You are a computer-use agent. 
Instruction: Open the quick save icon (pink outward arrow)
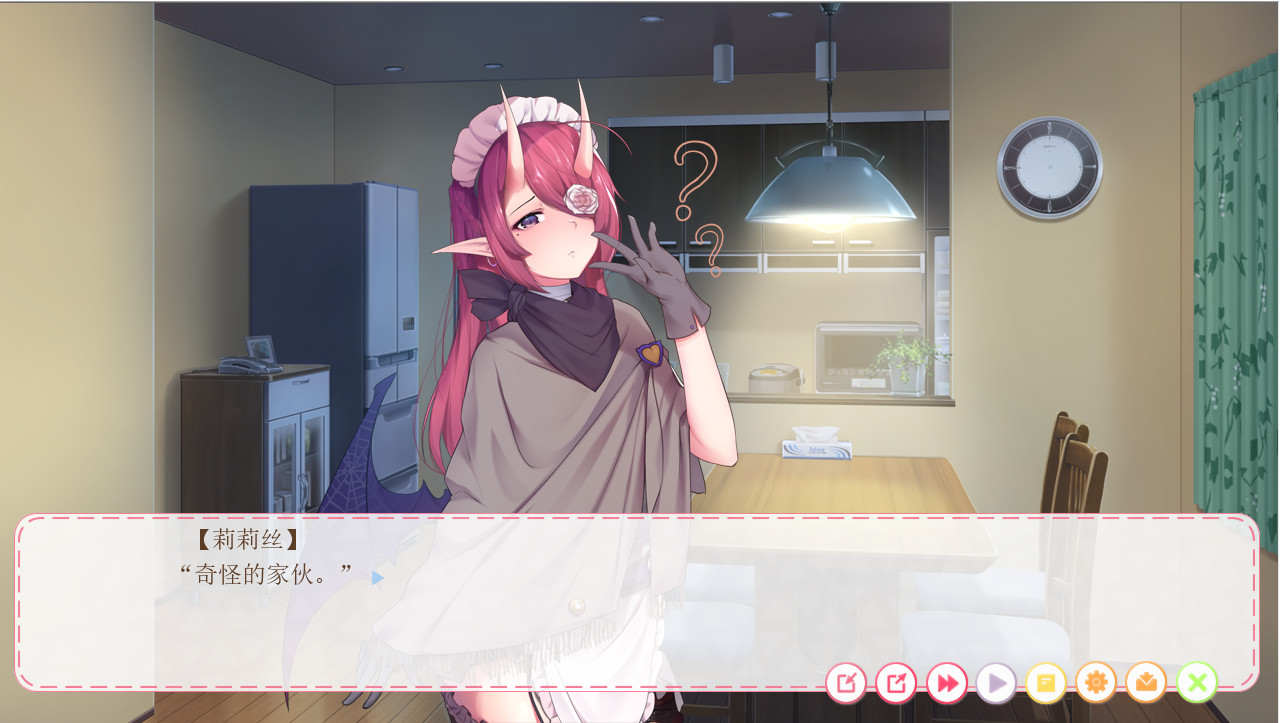[896, 683]
